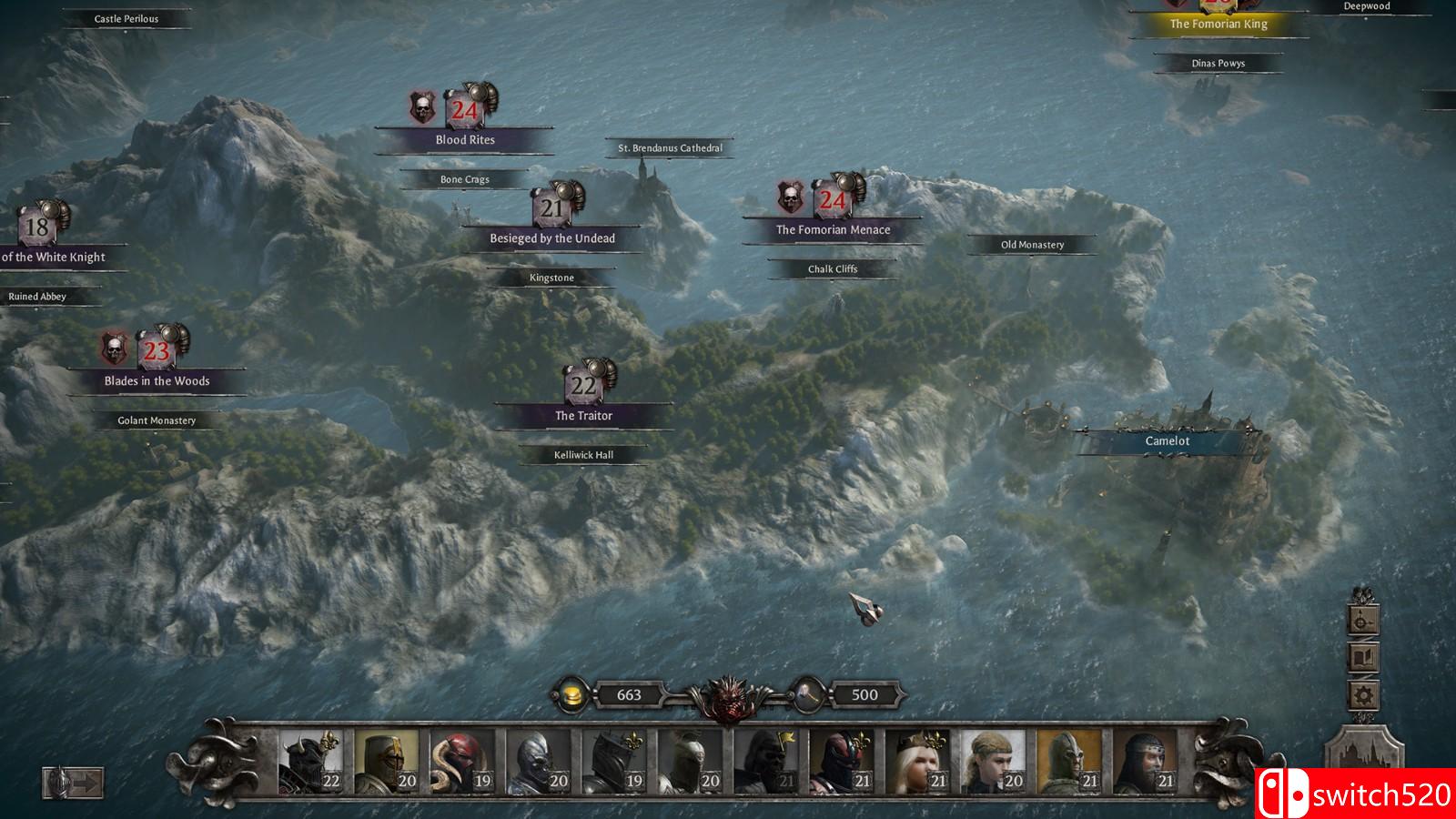Pick the blonde braided woman portrait
This screenshot has height=819, width=1456.
tap(993, 761)
